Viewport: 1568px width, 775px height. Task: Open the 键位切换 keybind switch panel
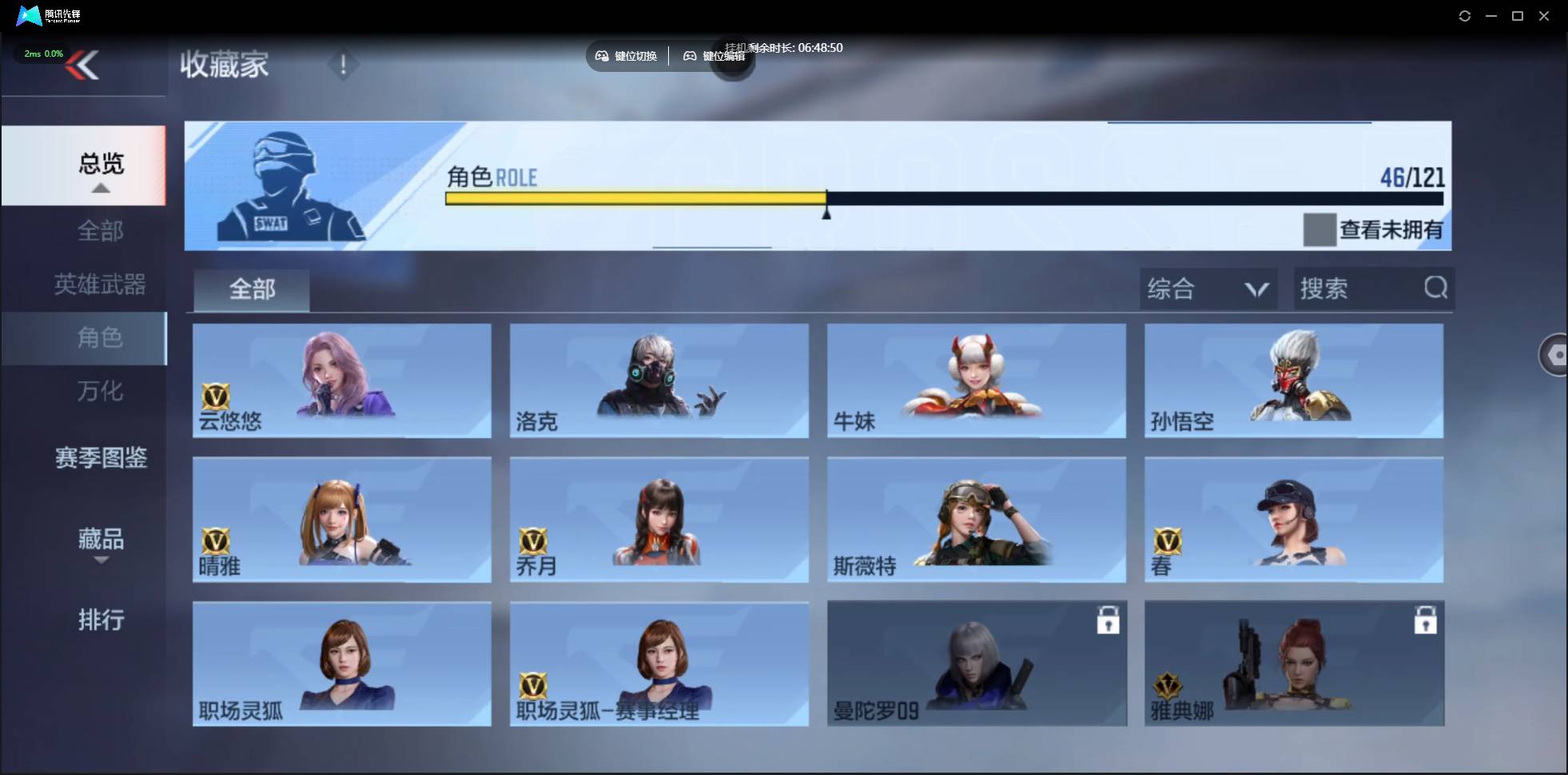627,56
